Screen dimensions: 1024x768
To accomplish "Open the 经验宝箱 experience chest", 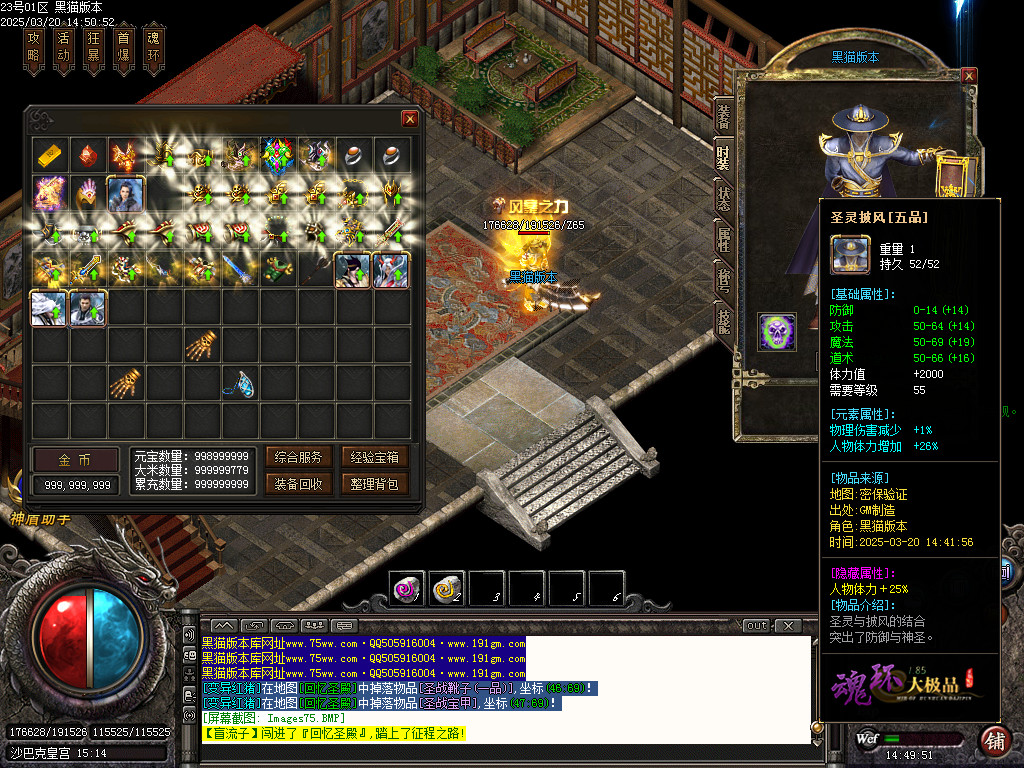I will tap(375, 458).
